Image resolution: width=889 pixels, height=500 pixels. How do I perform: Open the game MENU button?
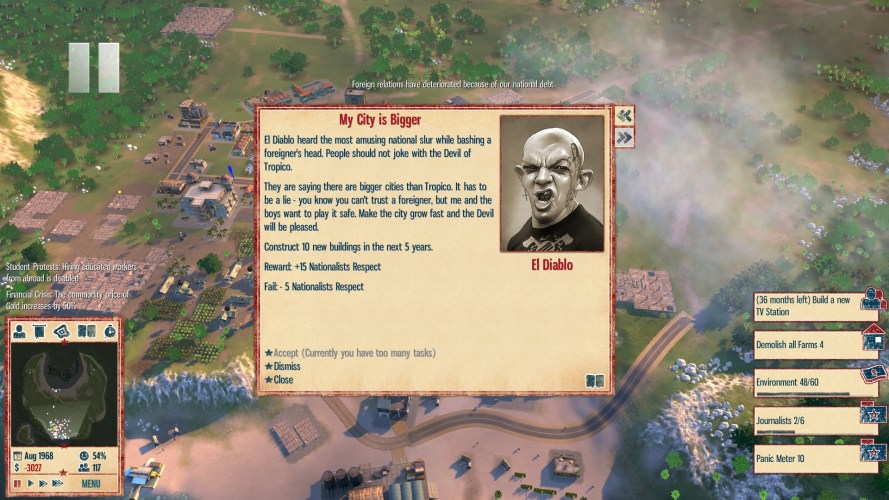[91, 484]
